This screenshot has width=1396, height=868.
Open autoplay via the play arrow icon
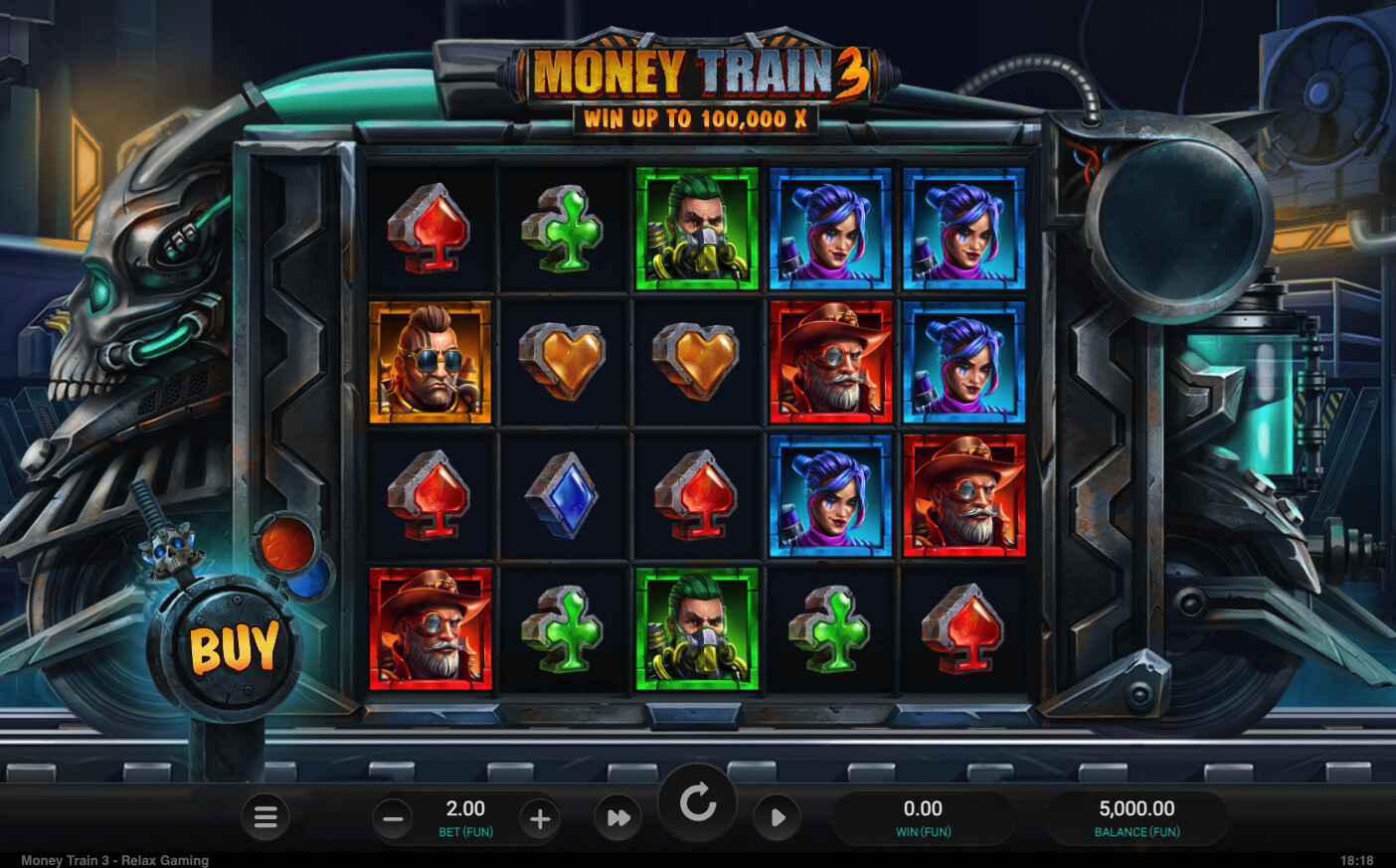point(777,817)
